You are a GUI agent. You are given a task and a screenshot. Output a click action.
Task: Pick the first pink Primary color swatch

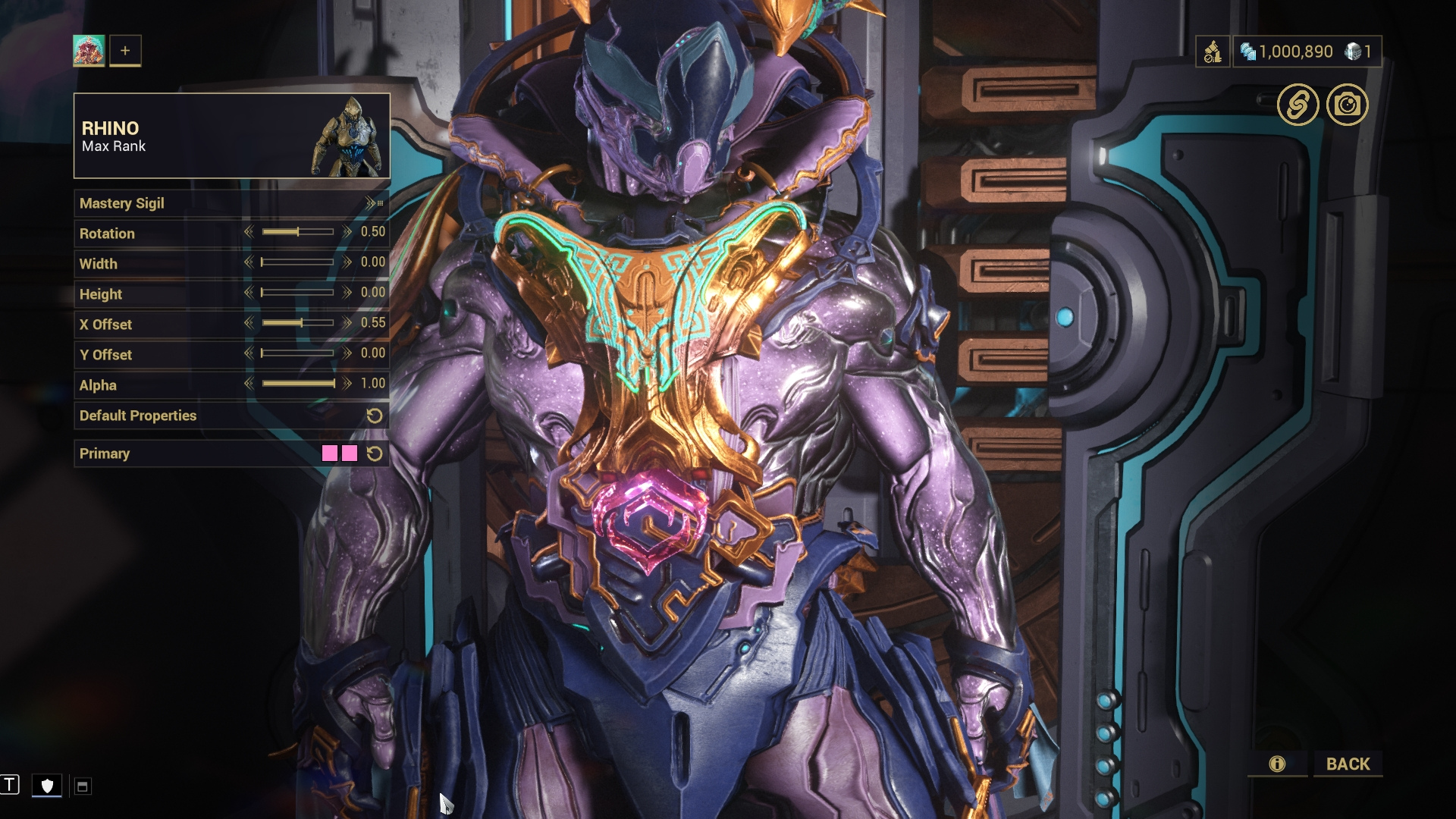pyautogui.click(x=329, y=453)
